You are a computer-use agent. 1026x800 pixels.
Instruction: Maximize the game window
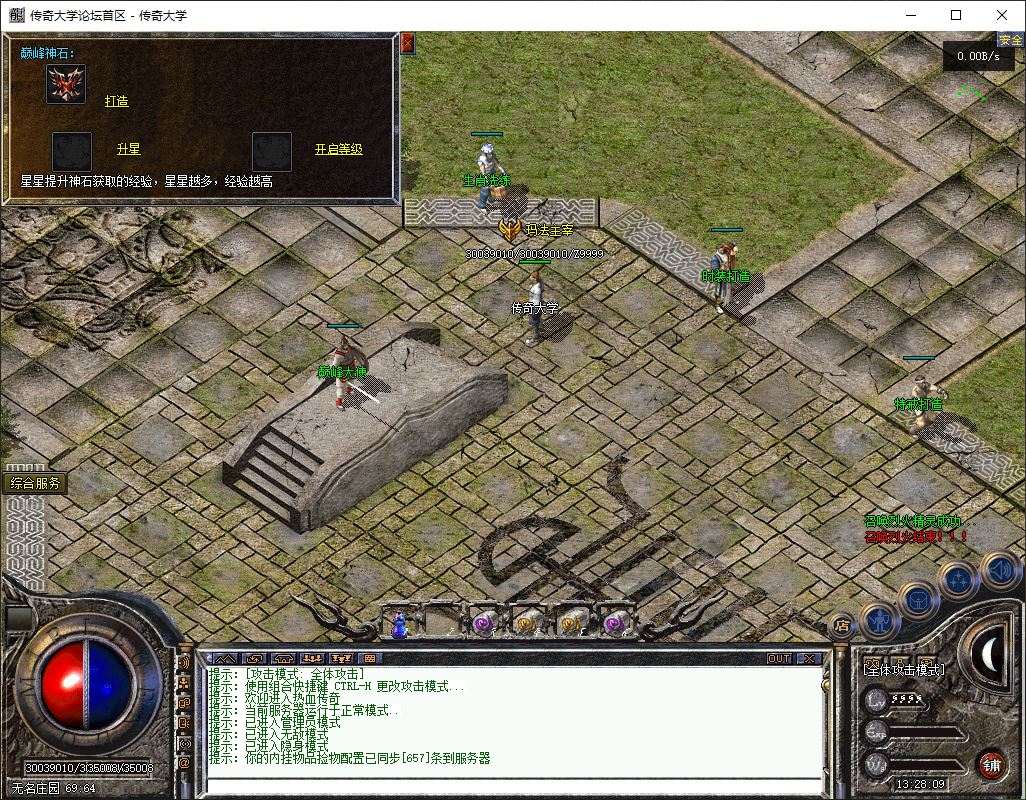tap(956, 15)
